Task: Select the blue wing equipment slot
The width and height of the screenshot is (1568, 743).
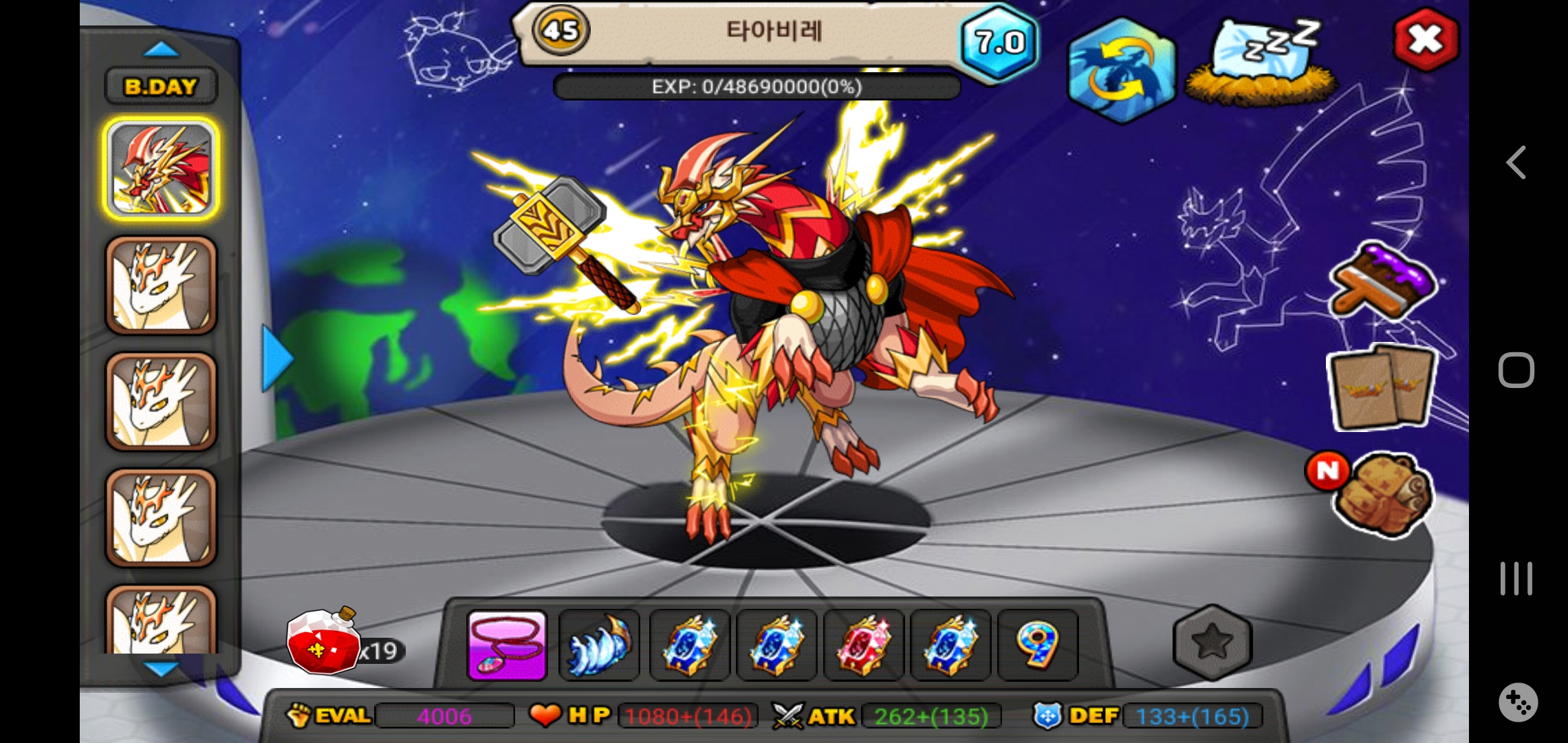Action: (x=599, y=645)
